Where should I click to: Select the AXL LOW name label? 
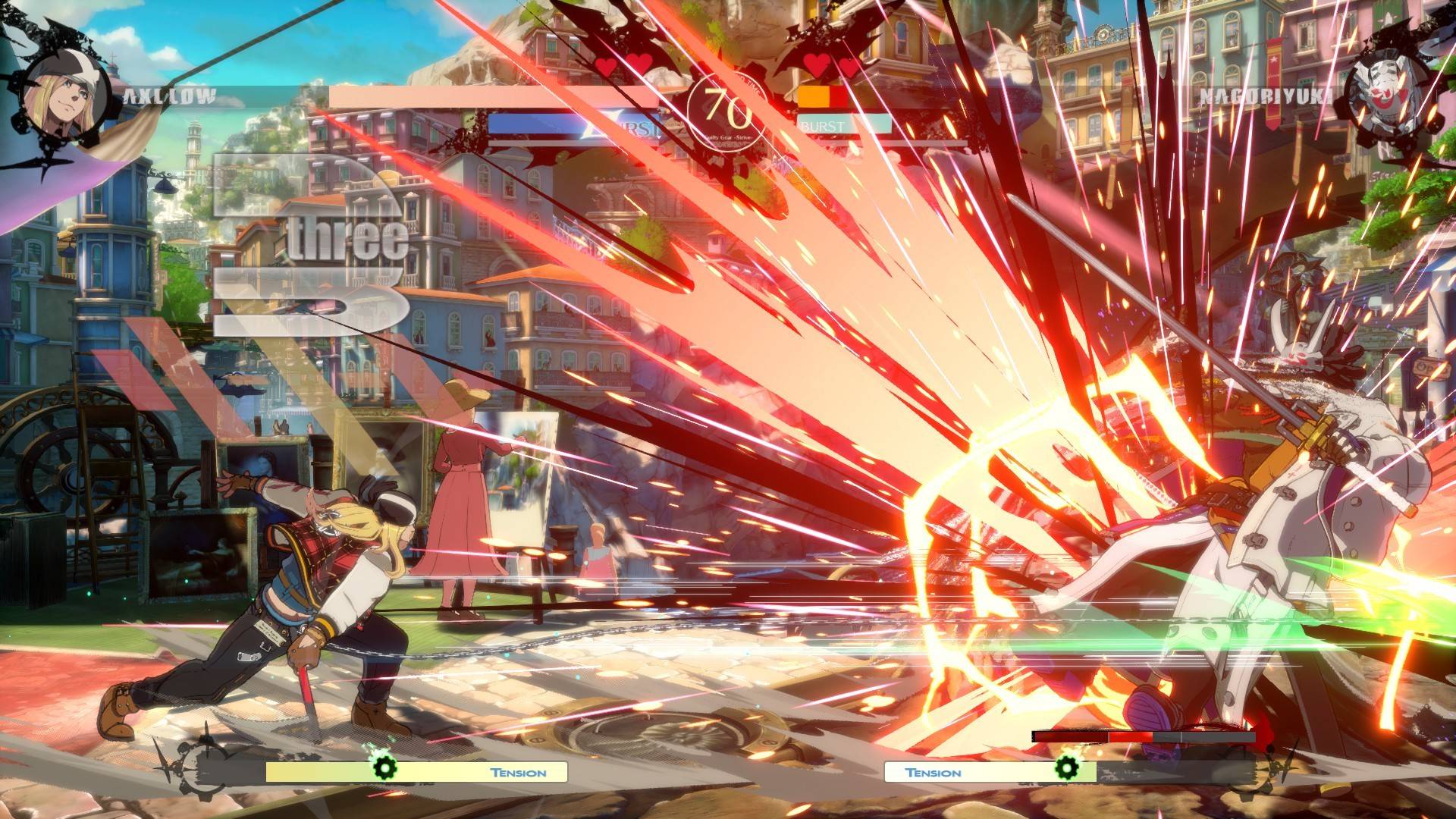169,96
